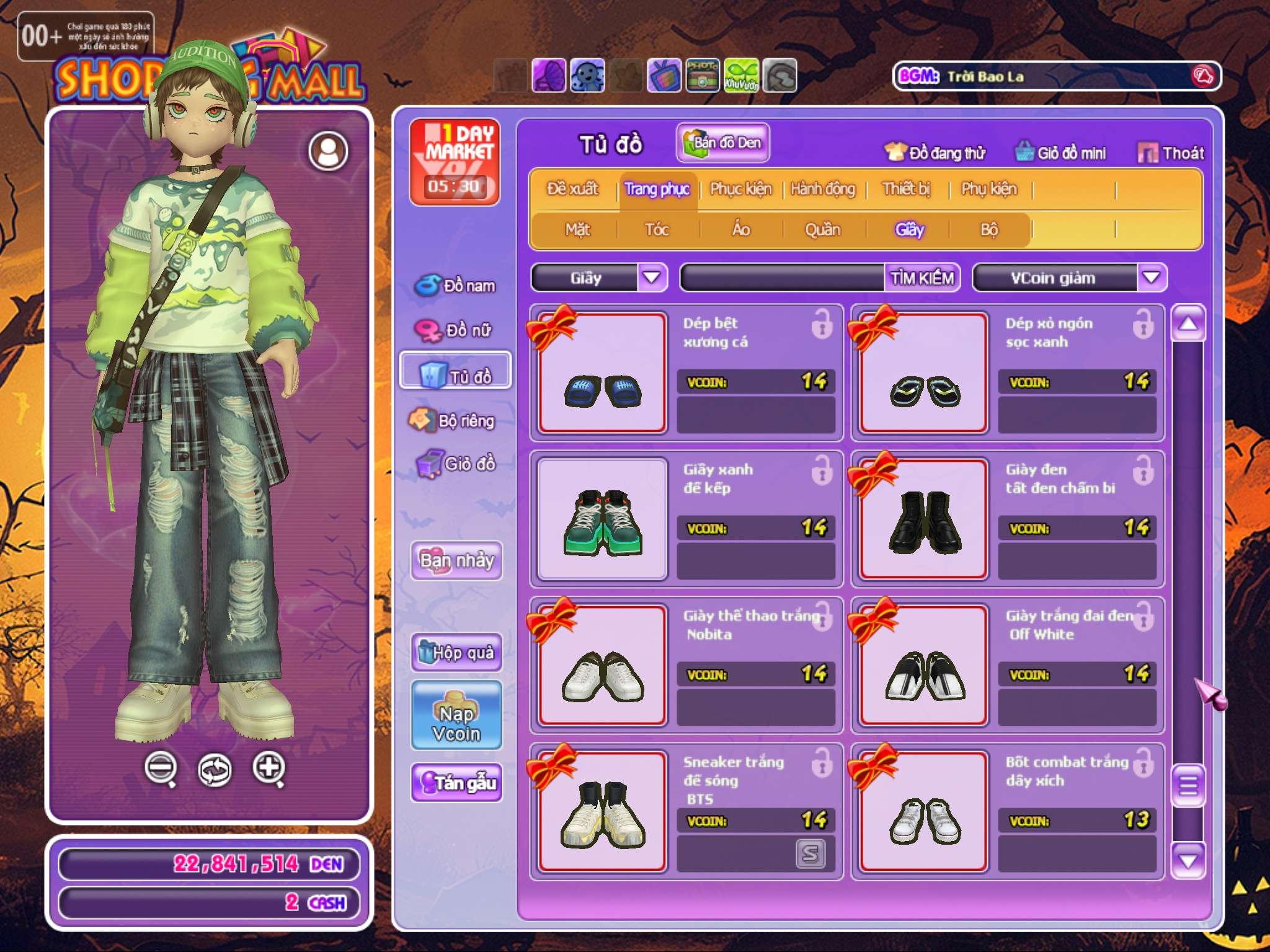Click the TÌM KIẾM search button
Image resolution: width=1270 pixels, height=952 pixels.
click(921, 278)
